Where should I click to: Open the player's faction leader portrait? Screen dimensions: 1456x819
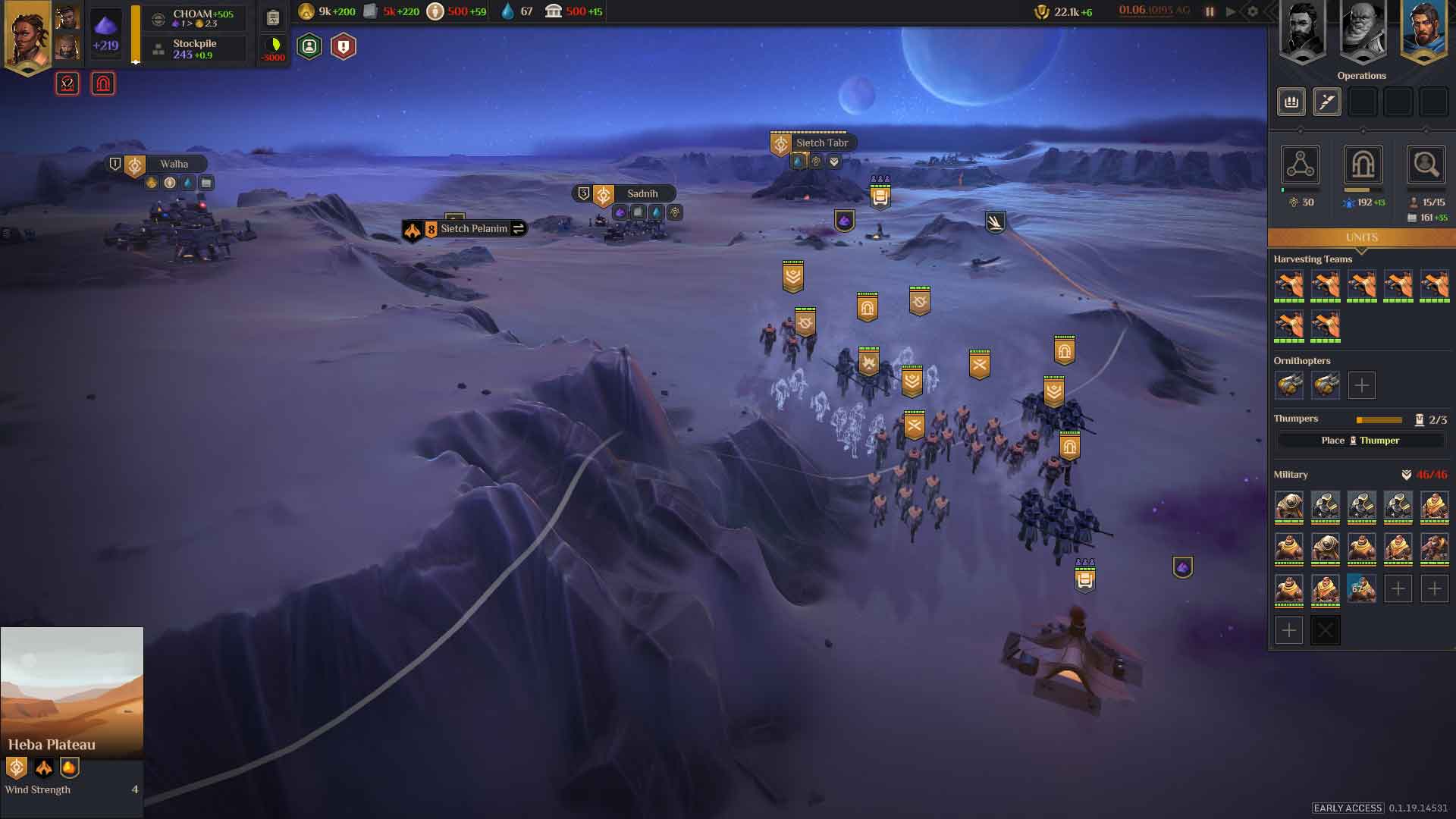(27, 36)
